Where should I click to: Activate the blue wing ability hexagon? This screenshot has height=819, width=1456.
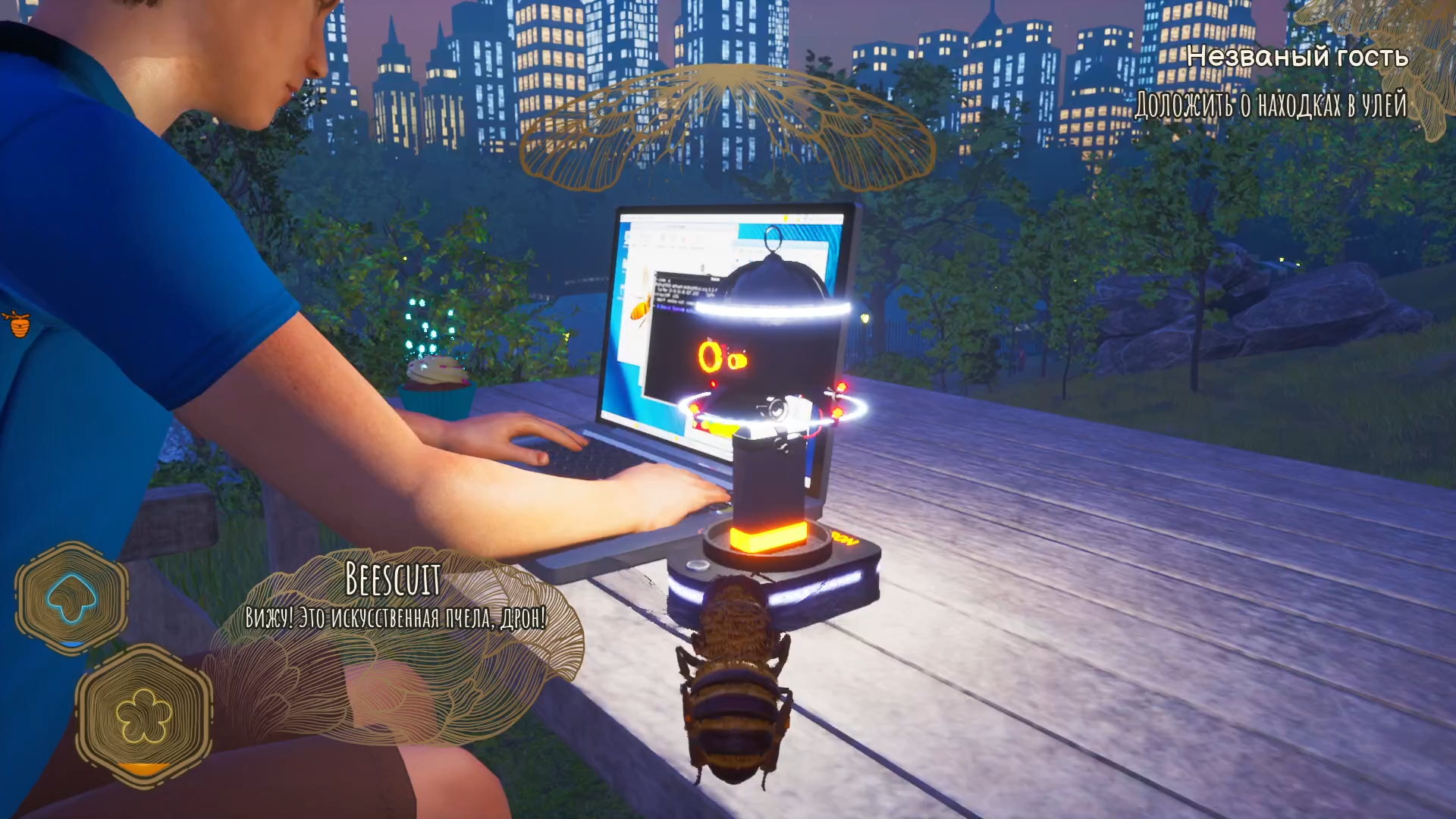tap(71, 598)
